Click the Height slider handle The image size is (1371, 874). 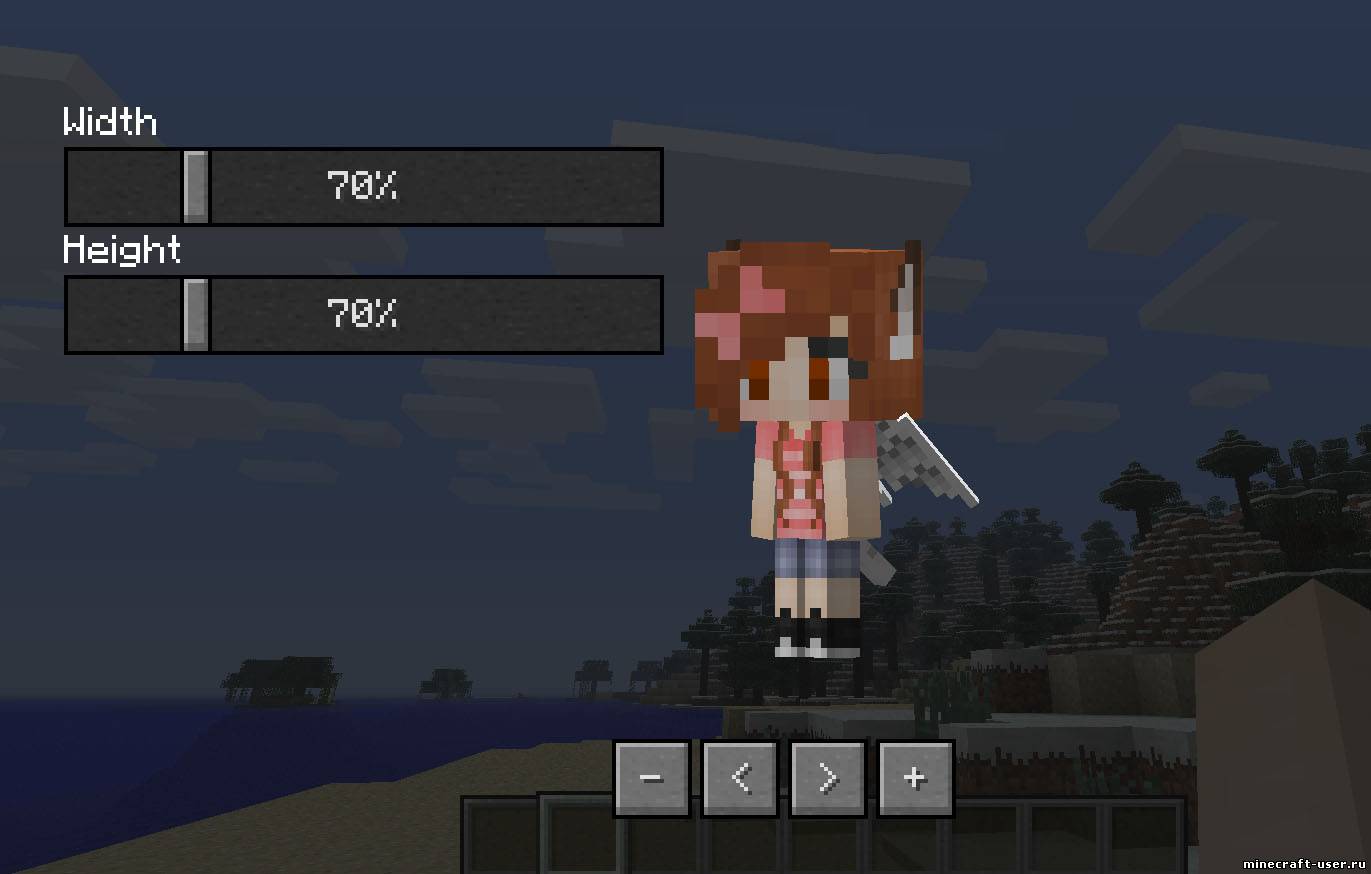click(198, 314)
